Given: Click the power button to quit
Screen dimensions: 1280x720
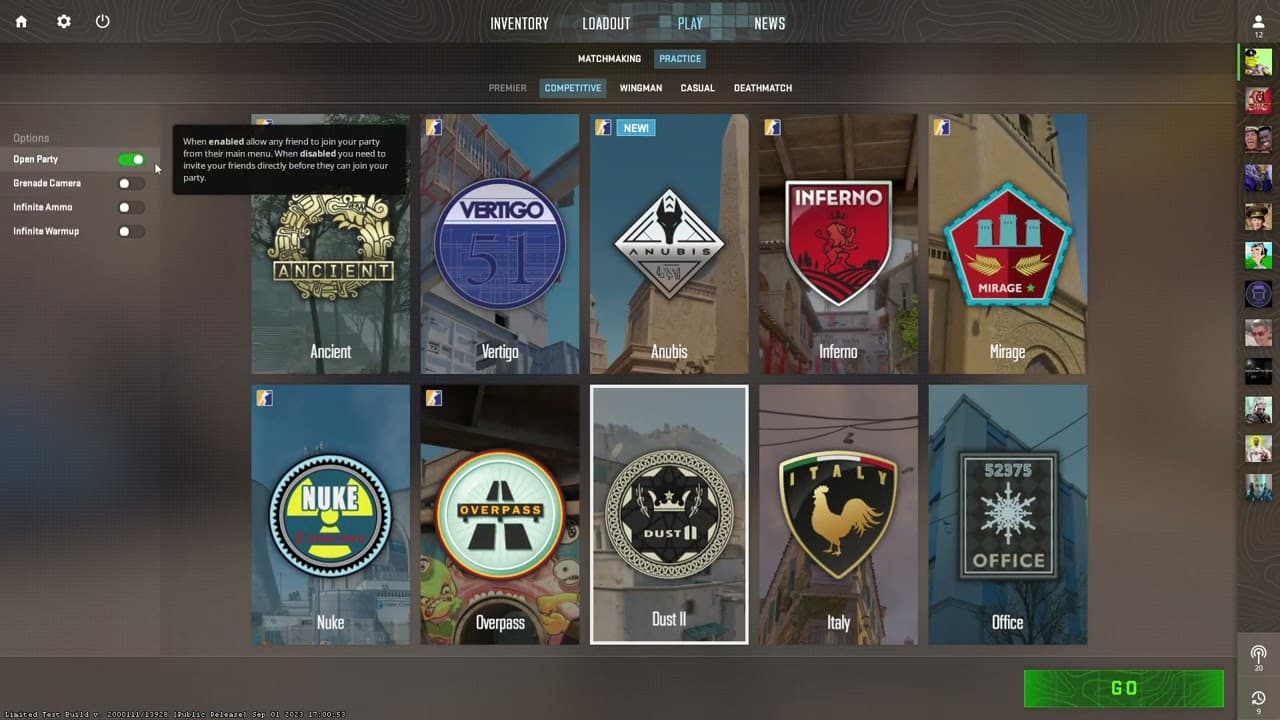Looking at the screenshot, I should [x=102, y=21].
